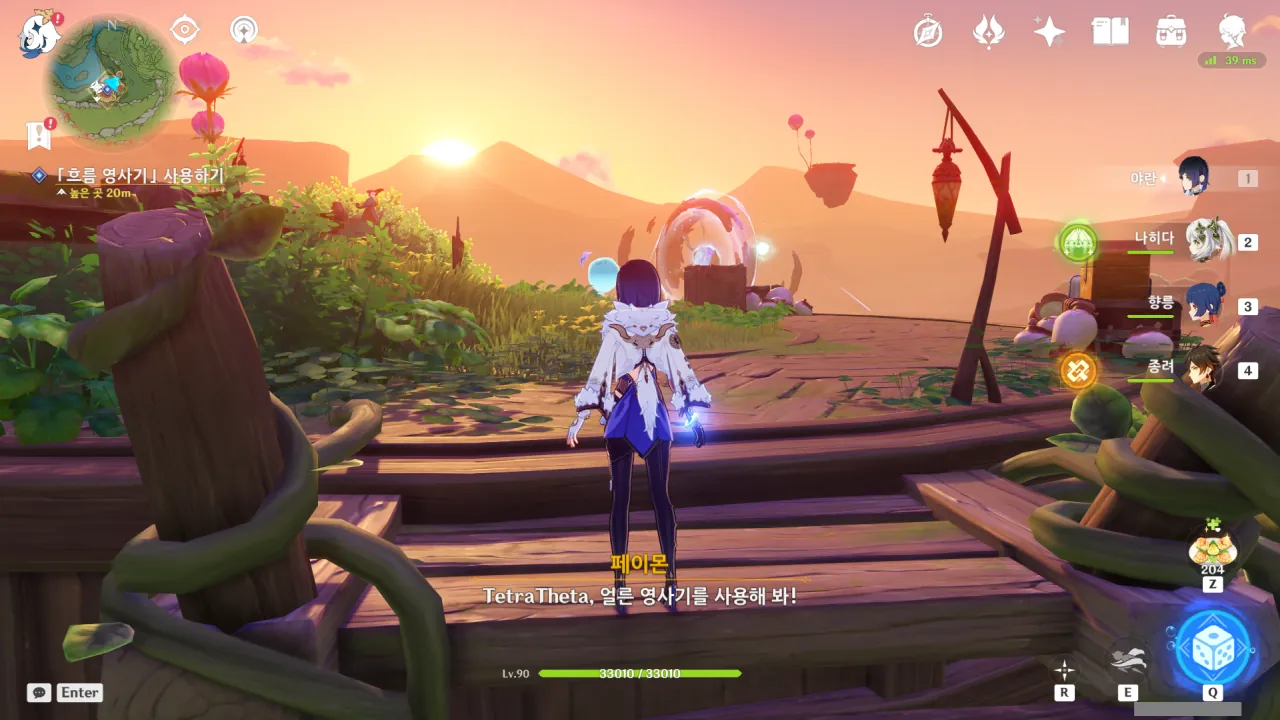Switch to party member 종려
Image resolution: width=1280 pixels, height=720 pixels.
[1203, 369]
